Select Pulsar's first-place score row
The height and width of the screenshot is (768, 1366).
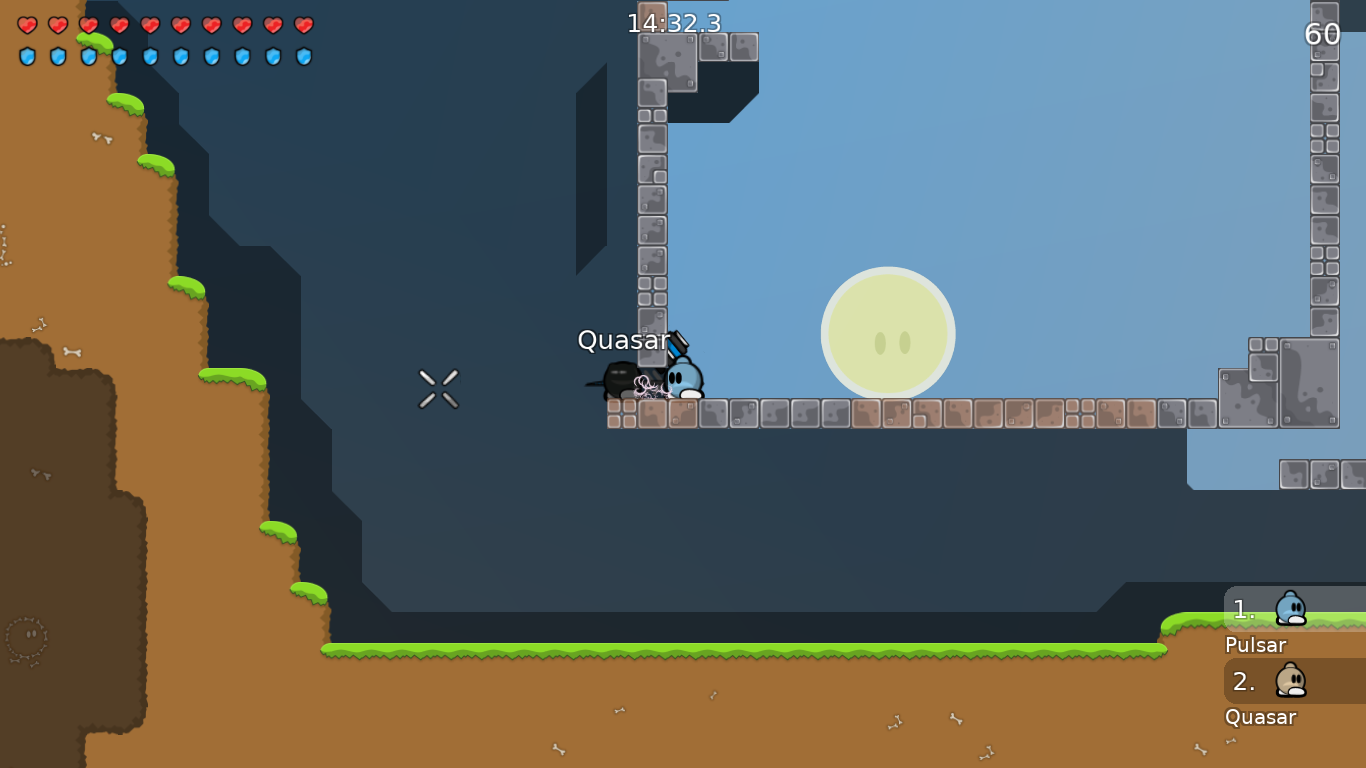click(1293, 609)
